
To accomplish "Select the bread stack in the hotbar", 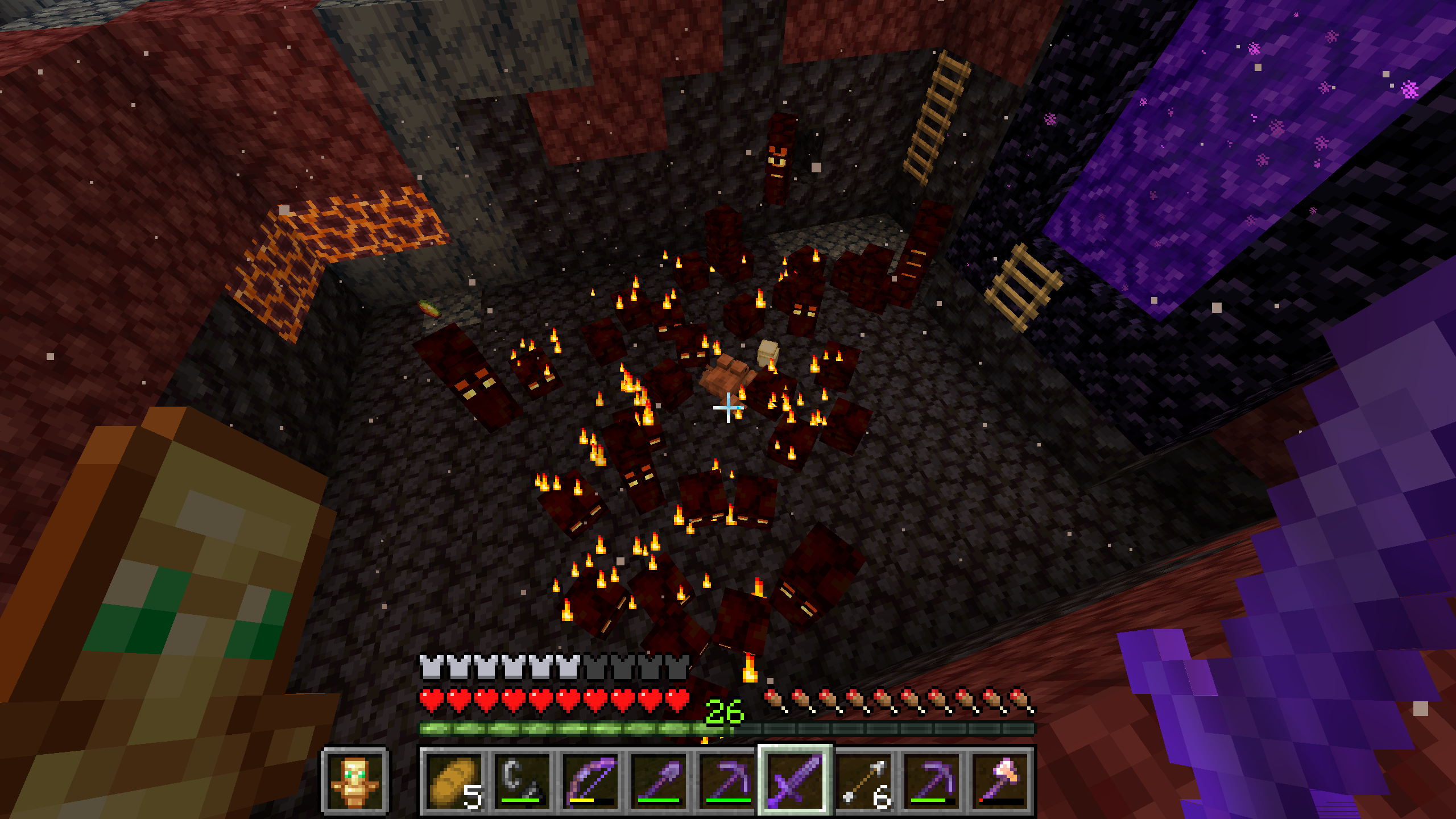I will pyautogui.click(x=454, y=780).
